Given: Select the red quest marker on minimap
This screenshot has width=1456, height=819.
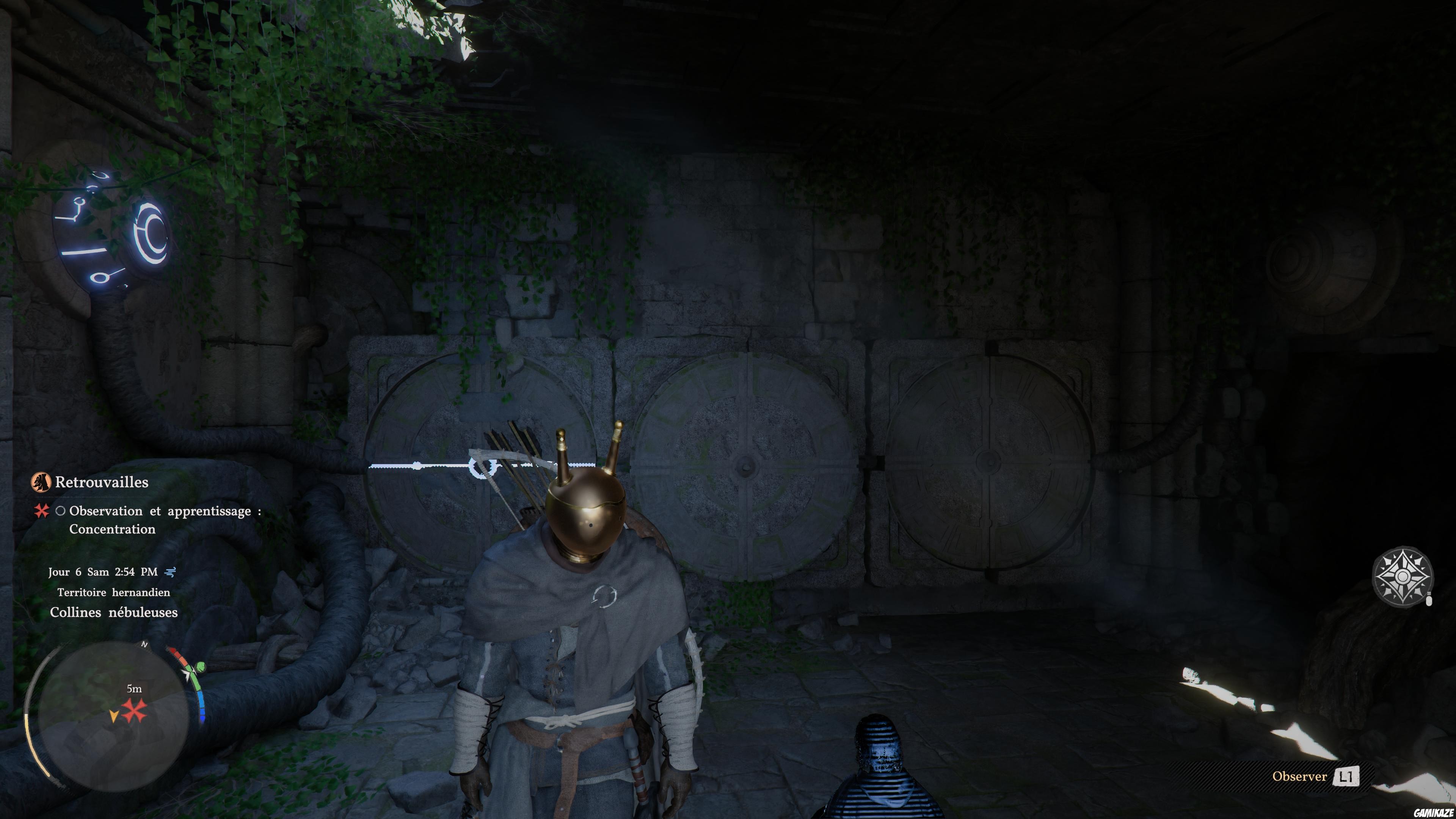Looking at the screenshot, I should point(135,711).
